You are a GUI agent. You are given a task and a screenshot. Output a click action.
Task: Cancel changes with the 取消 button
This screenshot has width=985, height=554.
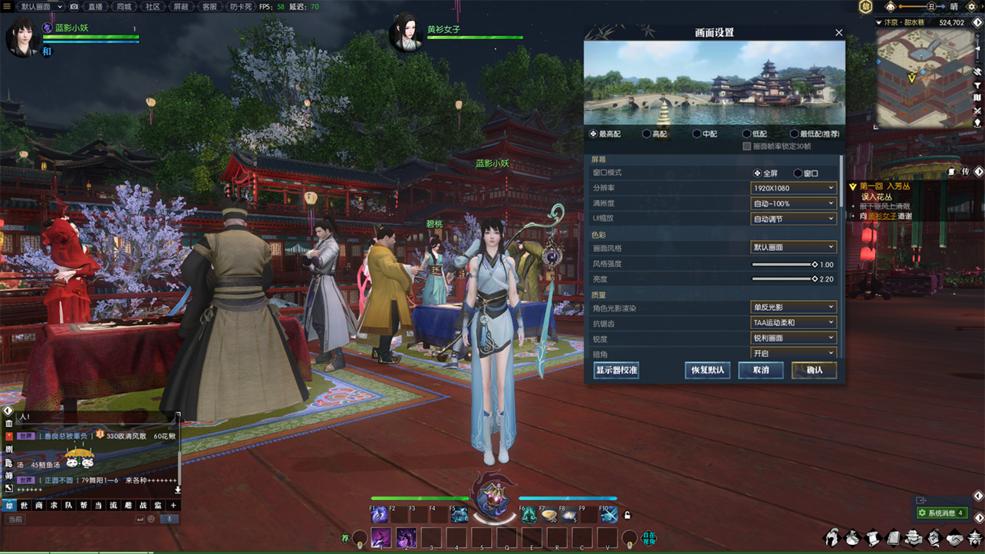[x=760, y=370]
